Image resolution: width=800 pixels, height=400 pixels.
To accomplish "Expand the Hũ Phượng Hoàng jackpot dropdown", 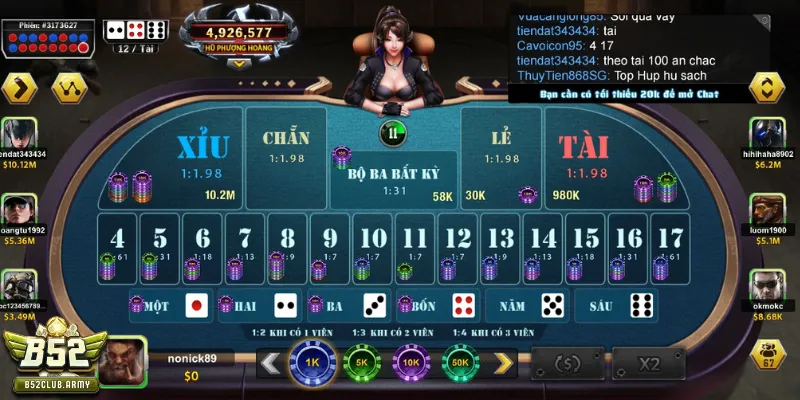I will pyautogui.click(x=238, y=61).
